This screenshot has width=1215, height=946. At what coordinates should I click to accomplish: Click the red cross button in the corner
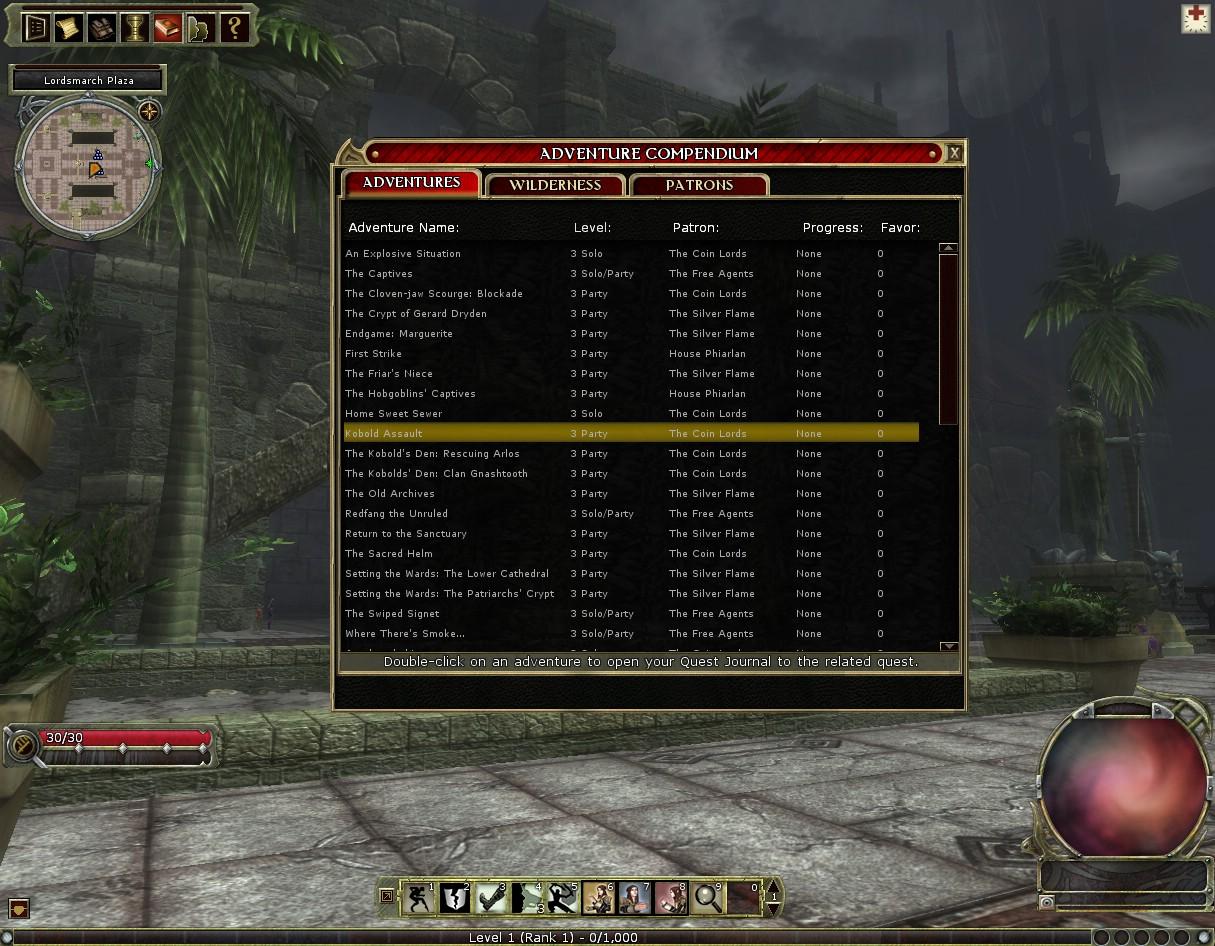pos(1195,18)
